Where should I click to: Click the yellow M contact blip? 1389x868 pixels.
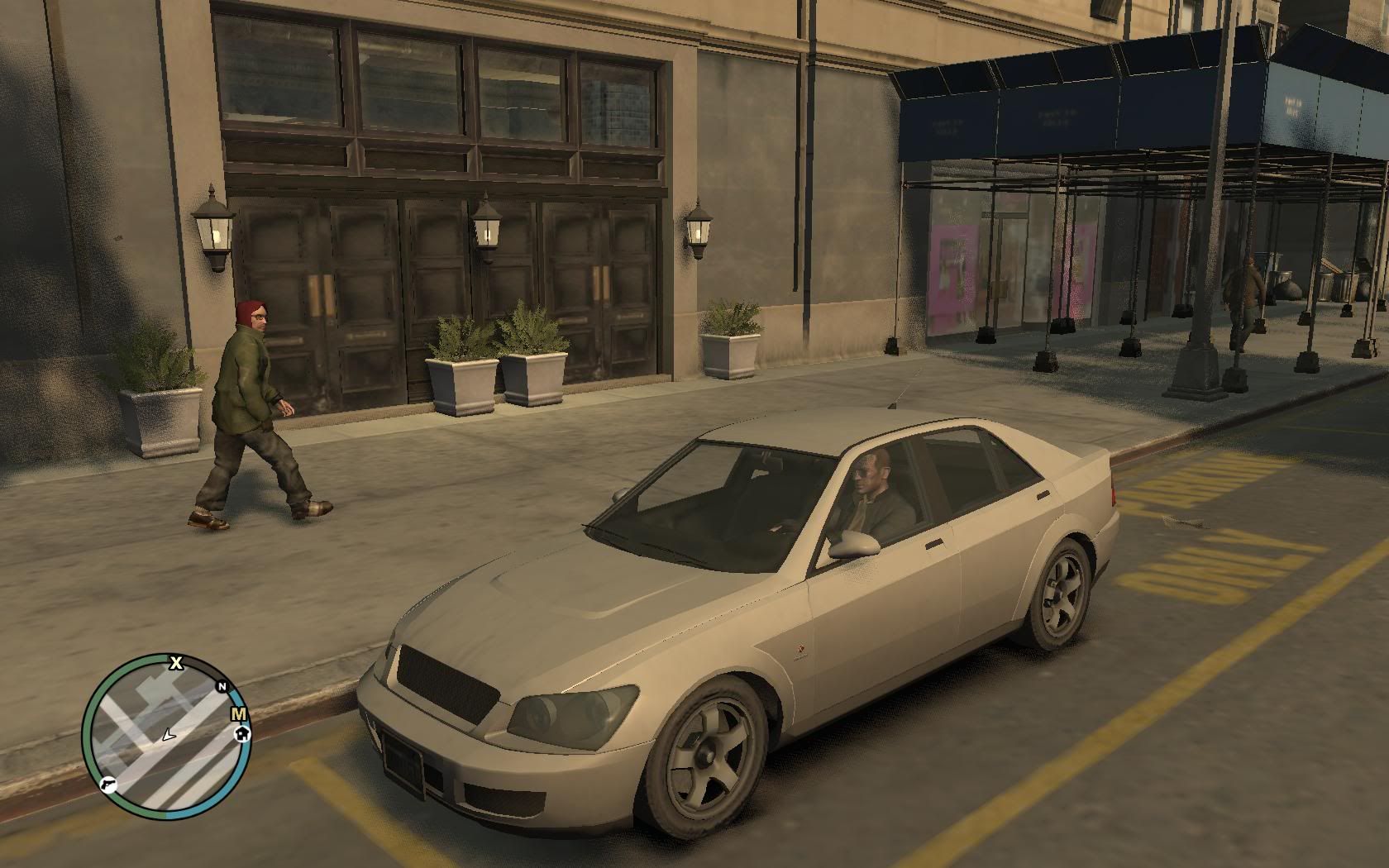pyautogui.click(x=239, y=714)
